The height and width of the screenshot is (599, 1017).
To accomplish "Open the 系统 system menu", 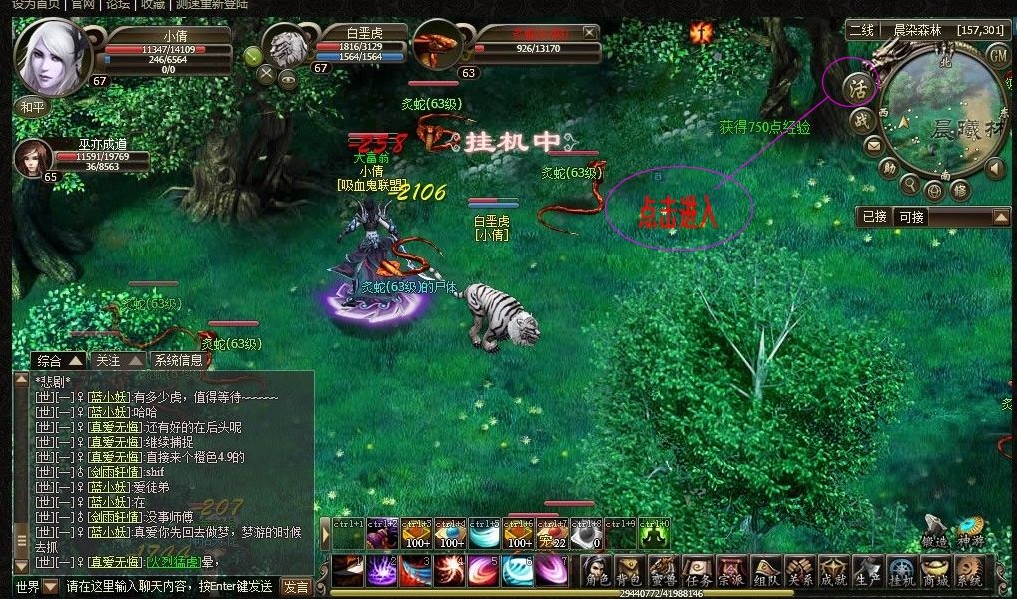I will (969, 571).
